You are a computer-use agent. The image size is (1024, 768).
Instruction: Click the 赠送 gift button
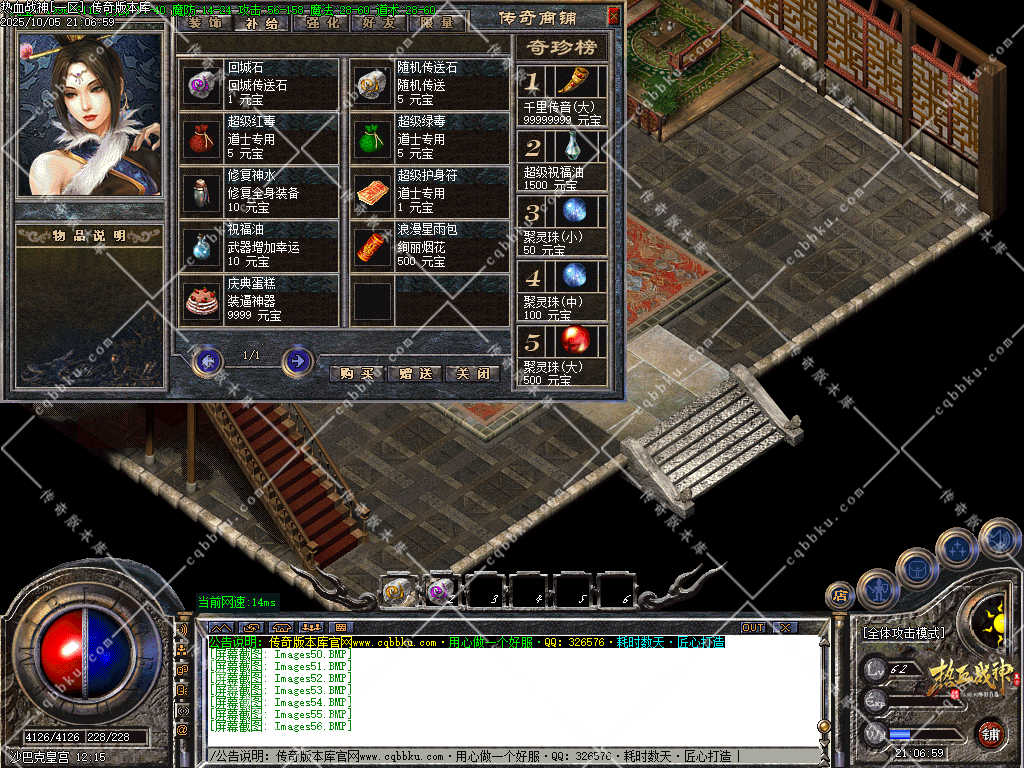pyautogui.click(x=414, y=374)
